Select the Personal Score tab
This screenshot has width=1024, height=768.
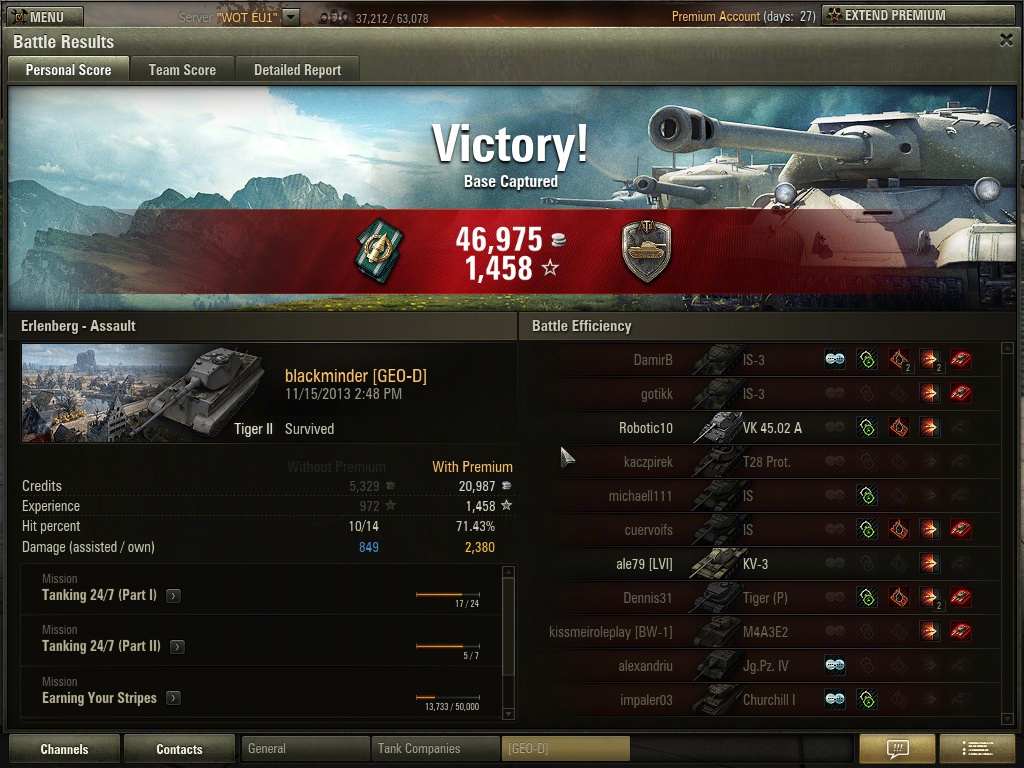pyautogui.click(x=68, y=70)
